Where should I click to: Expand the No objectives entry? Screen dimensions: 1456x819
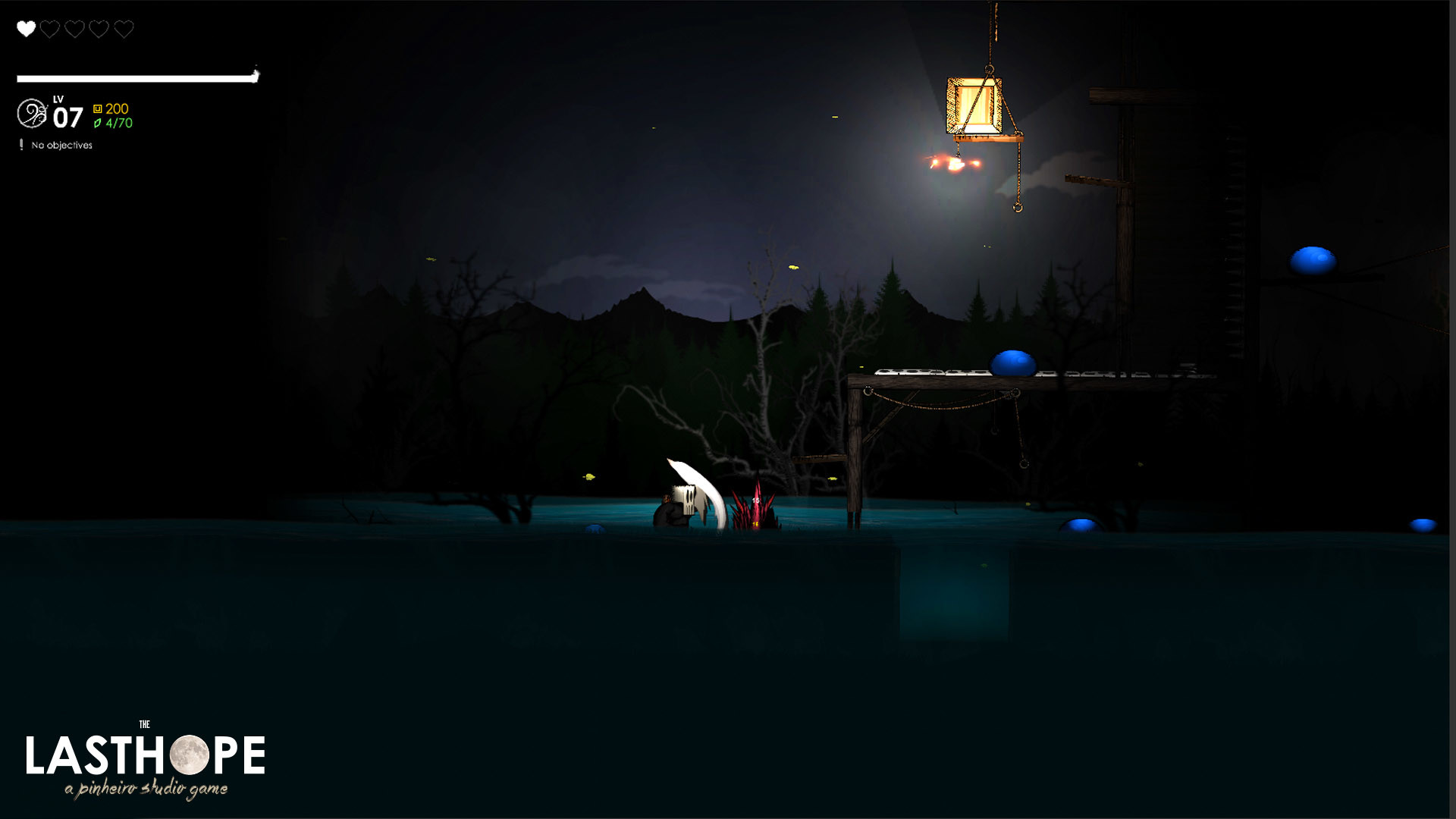61,144
